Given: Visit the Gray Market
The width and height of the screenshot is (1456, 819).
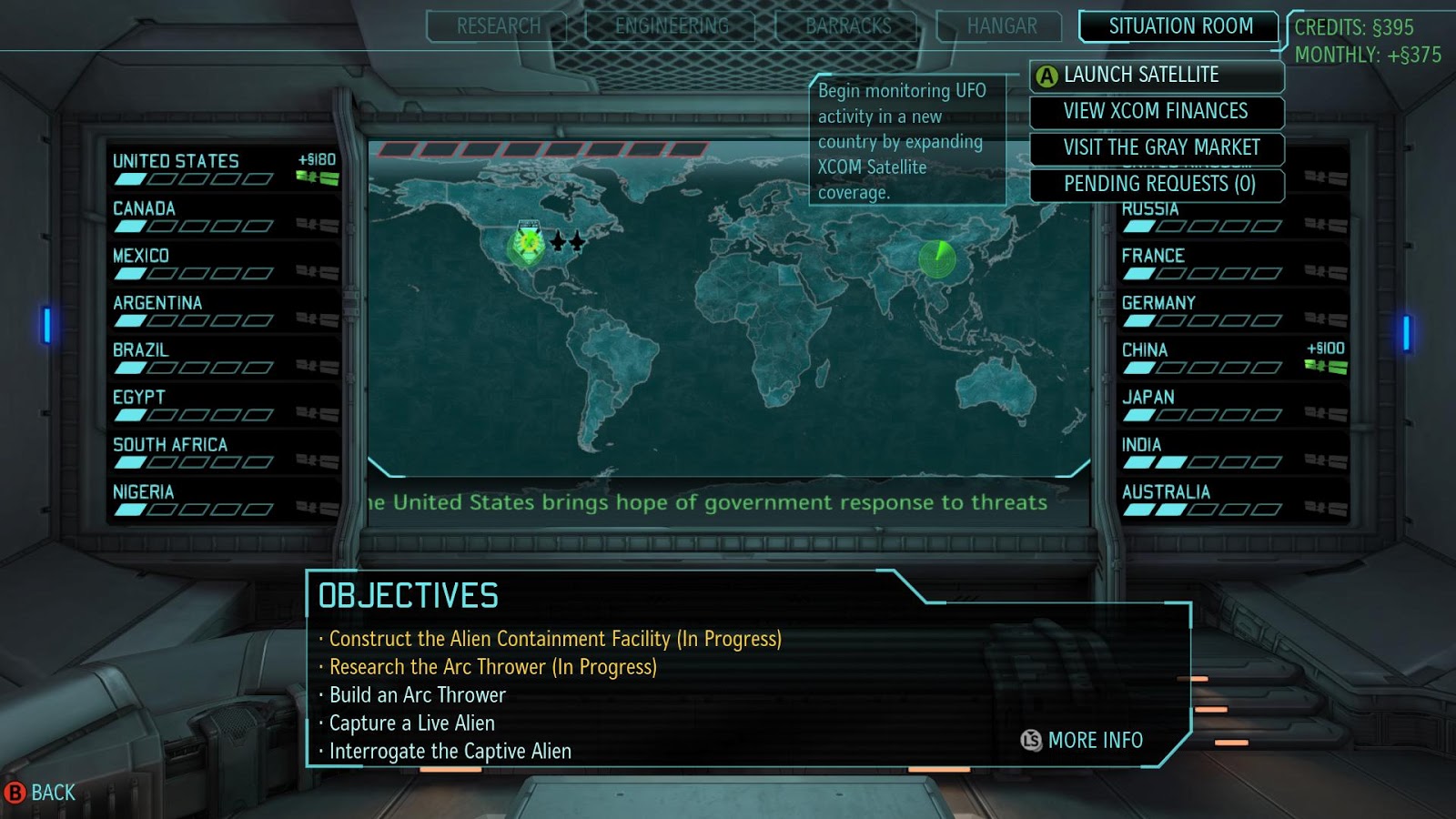Looking at the screenshot, I should click(1157, 148).
